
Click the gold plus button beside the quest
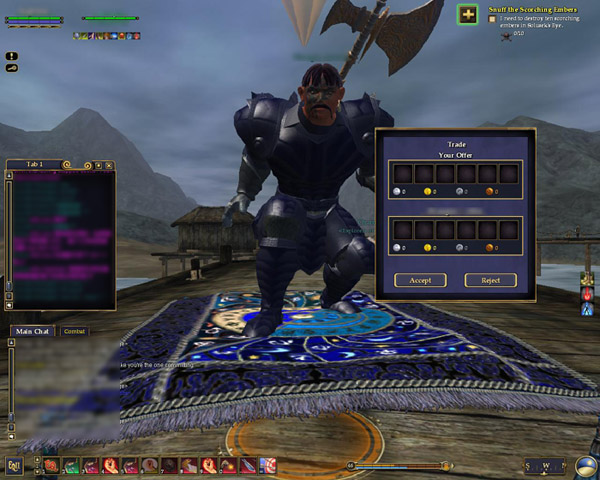pyautogui.click(x=467, y=14)
